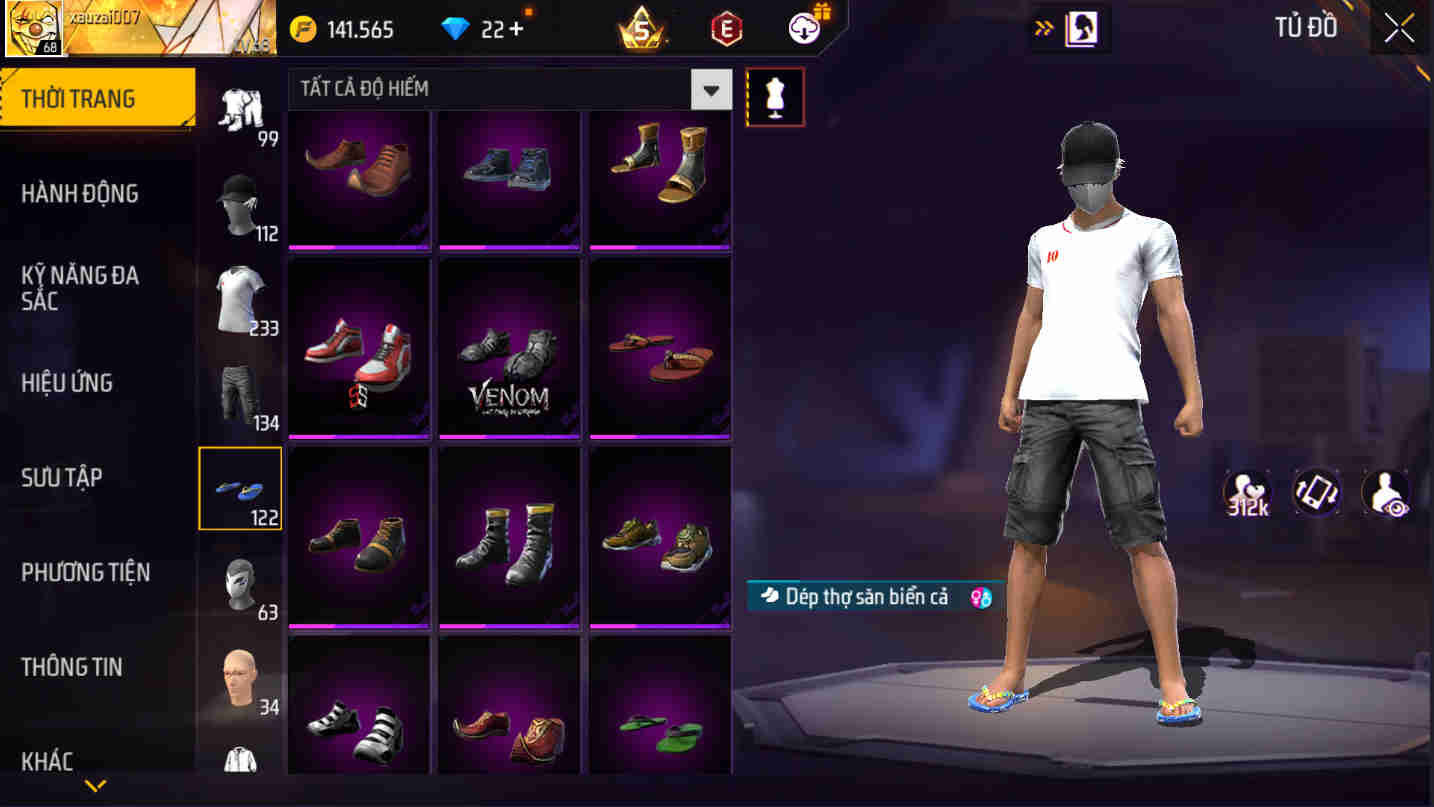Tap the rotate-device icon beside the character
1434x807 pixels.
(1317, 491)
